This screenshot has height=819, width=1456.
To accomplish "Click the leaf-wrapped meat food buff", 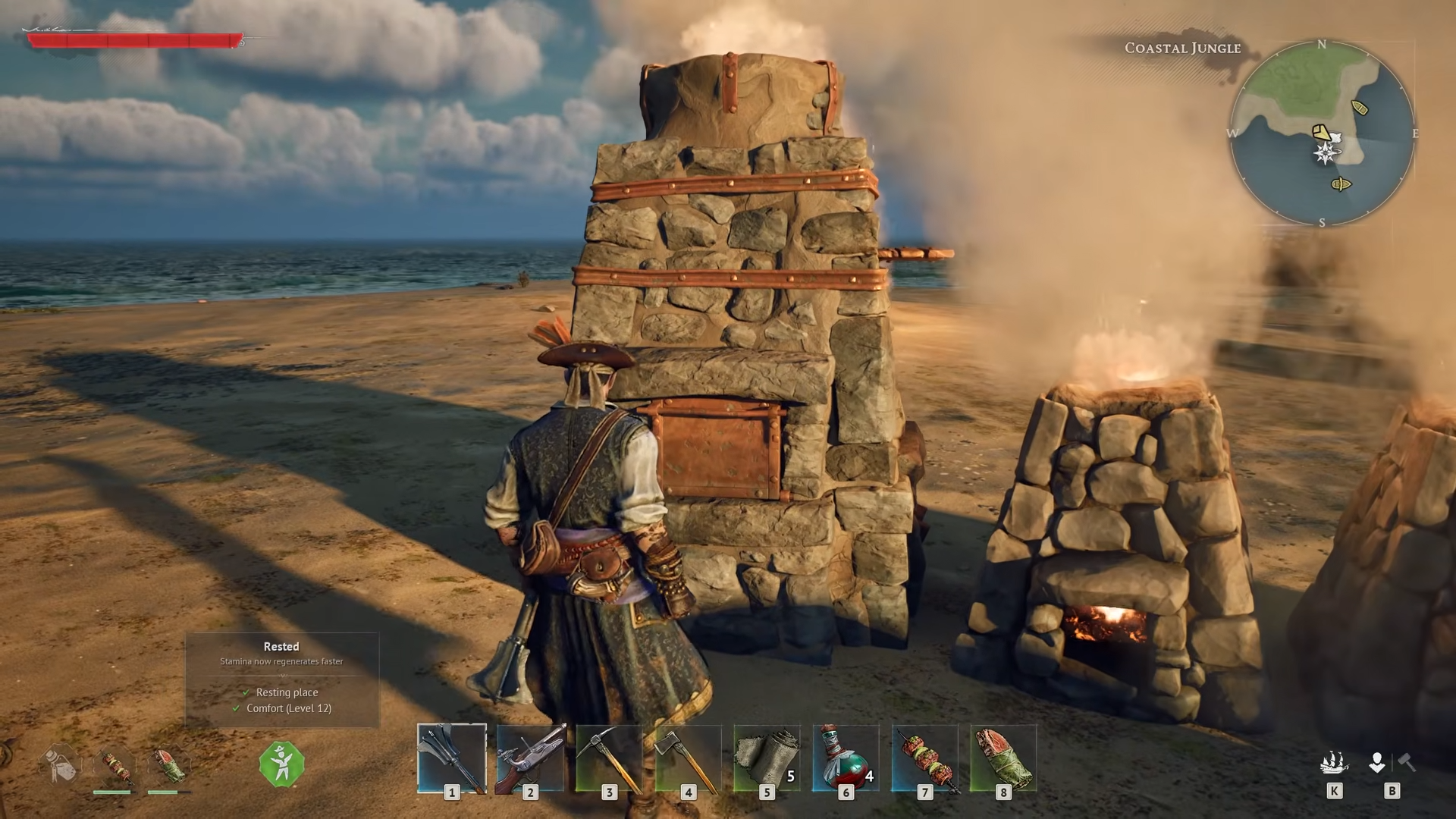I will [x=169, y=766].
